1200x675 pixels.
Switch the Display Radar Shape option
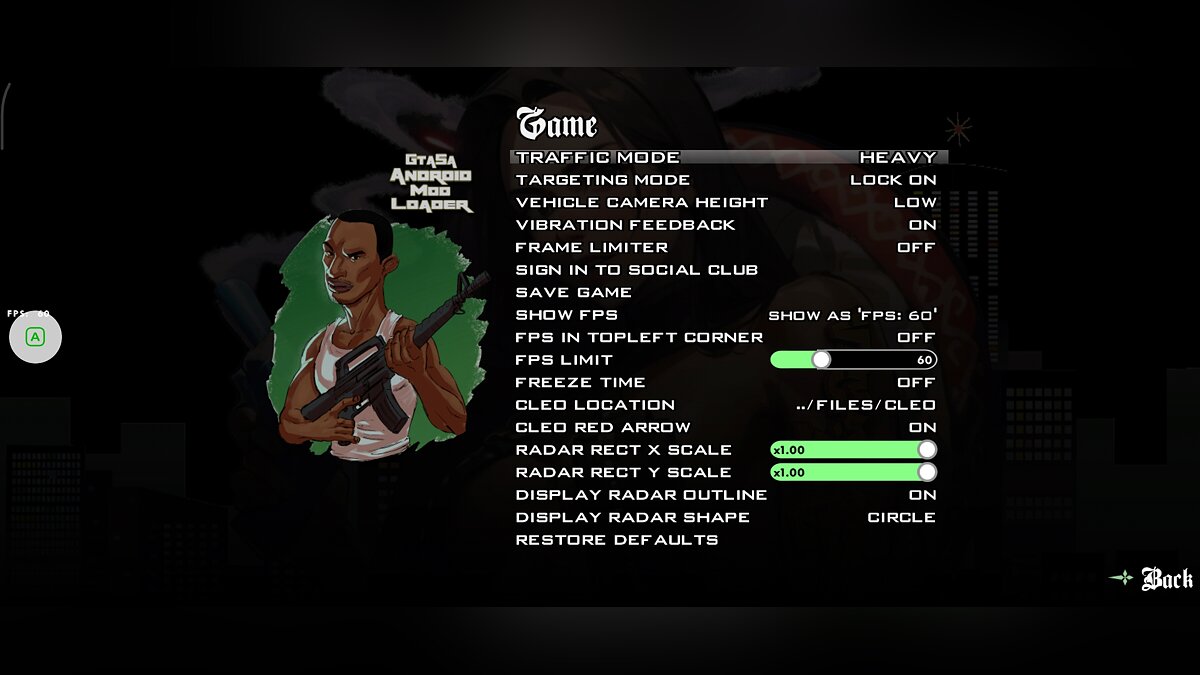click(x=727, y=517)
